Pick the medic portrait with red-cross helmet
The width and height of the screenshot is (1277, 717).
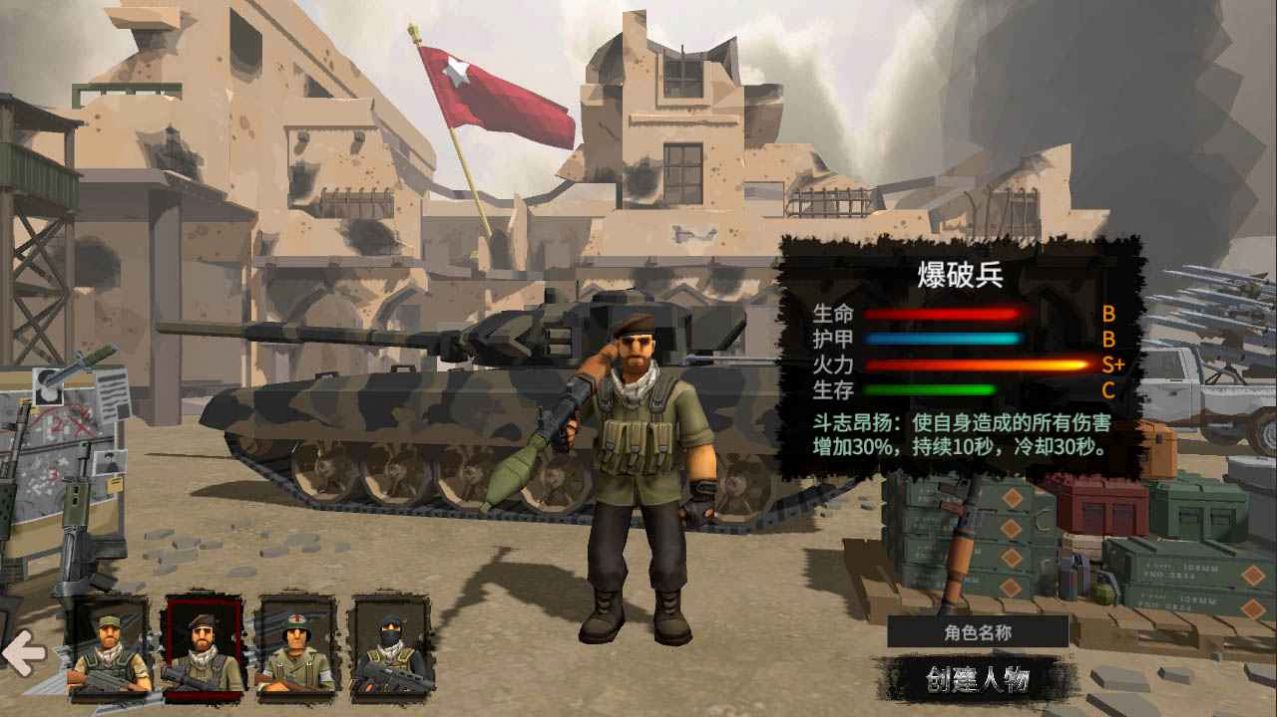point(297,647)
